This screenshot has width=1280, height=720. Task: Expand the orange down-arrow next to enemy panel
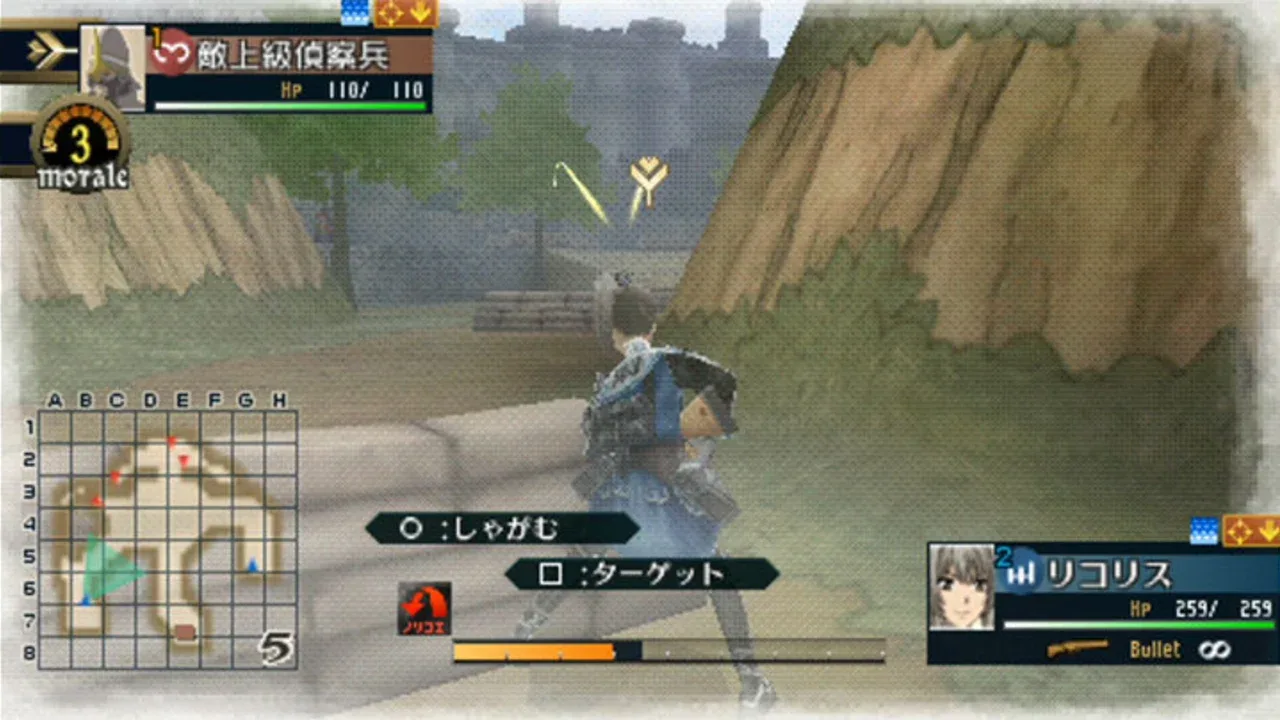point(418,12)
